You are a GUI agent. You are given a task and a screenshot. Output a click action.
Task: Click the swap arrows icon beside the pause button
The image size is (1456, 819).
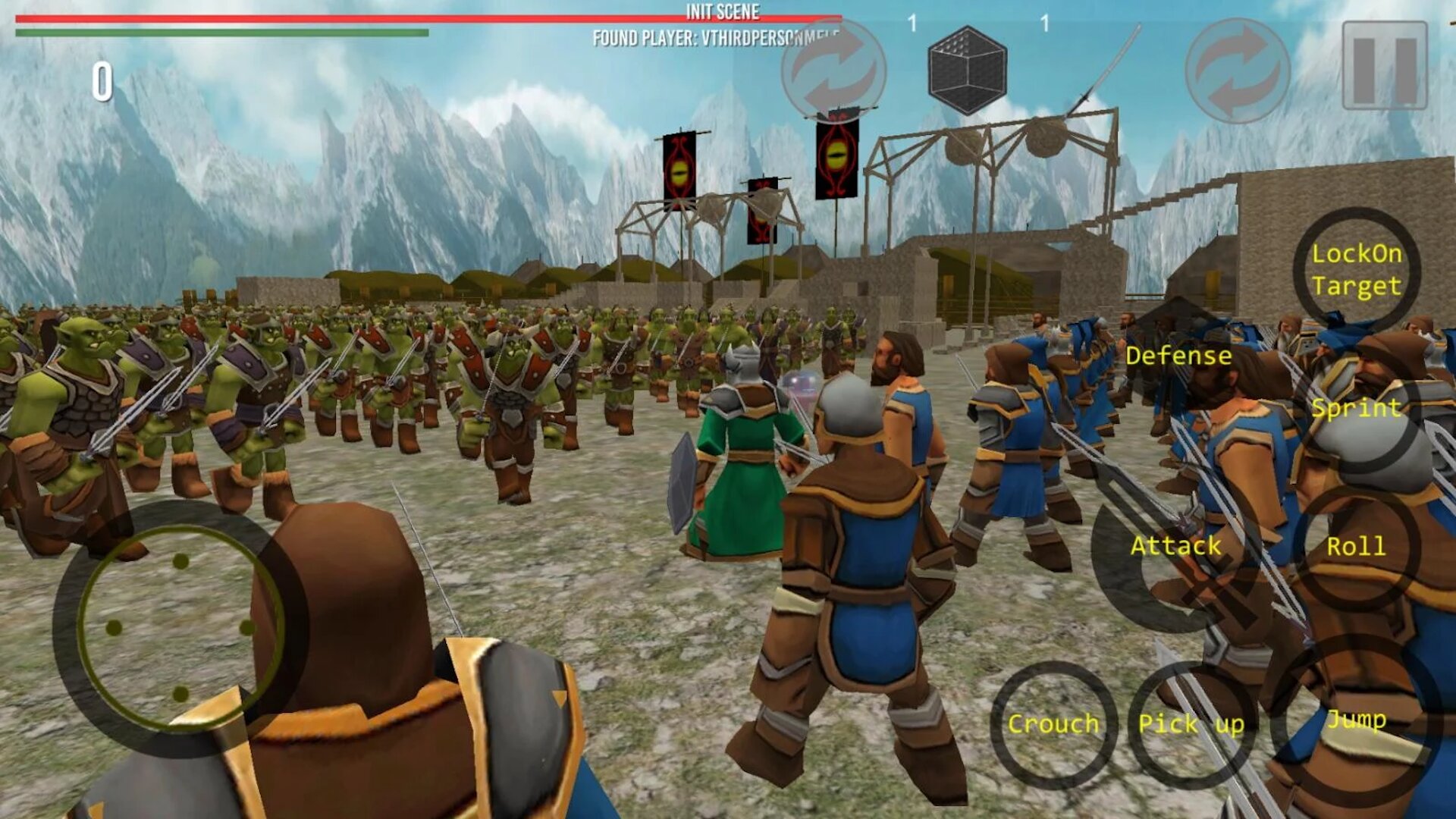coord(1238,70)
